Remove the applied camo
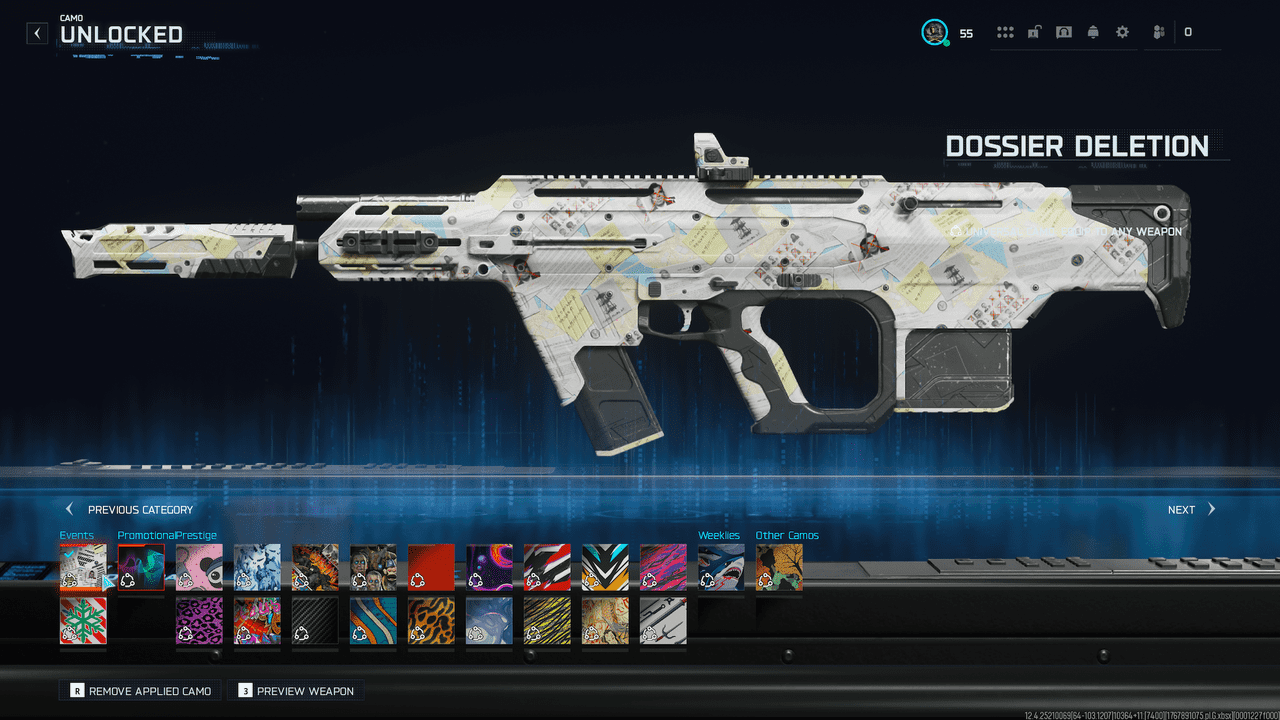Viewport: 1280px width, 720px height. (x=140, y=691)
